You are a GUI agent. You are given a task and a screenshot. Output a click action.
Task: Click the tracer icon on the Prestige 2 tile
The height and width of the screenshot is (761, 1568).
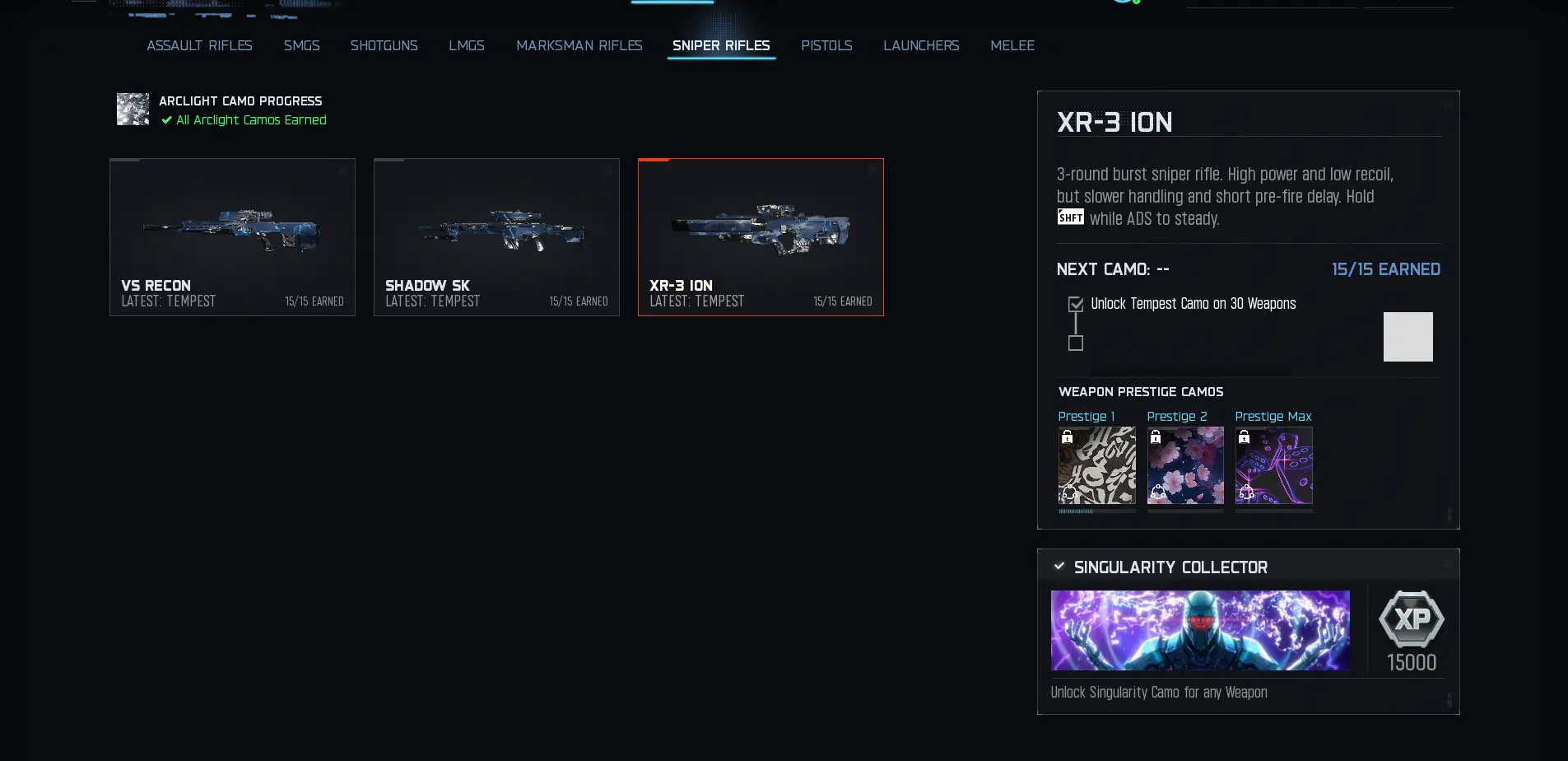coord(1157,492)
